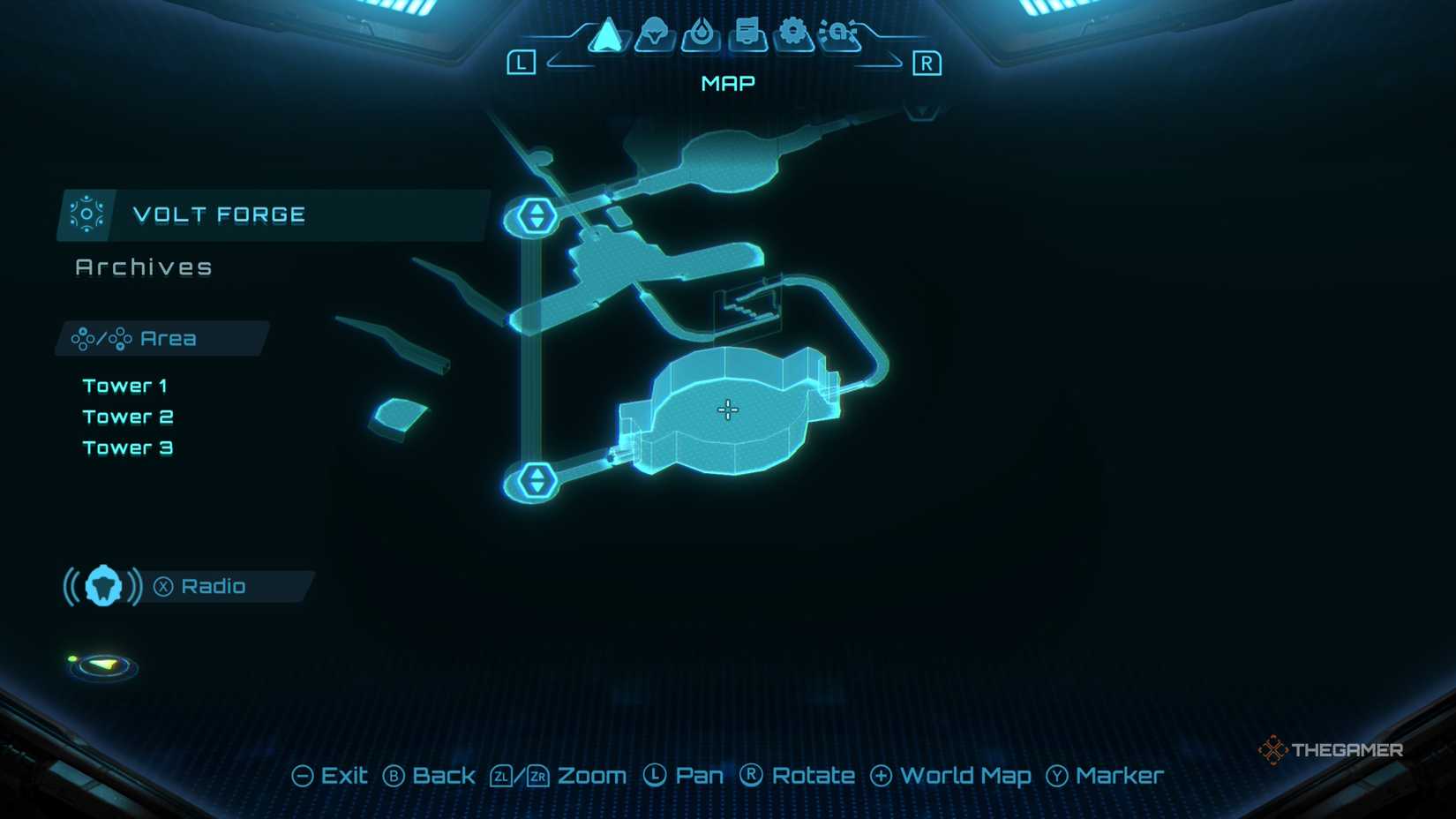Activate the Radio option
Image resolution: width=1456 pixels, height=819 pixels.
[x=214, y=585]
